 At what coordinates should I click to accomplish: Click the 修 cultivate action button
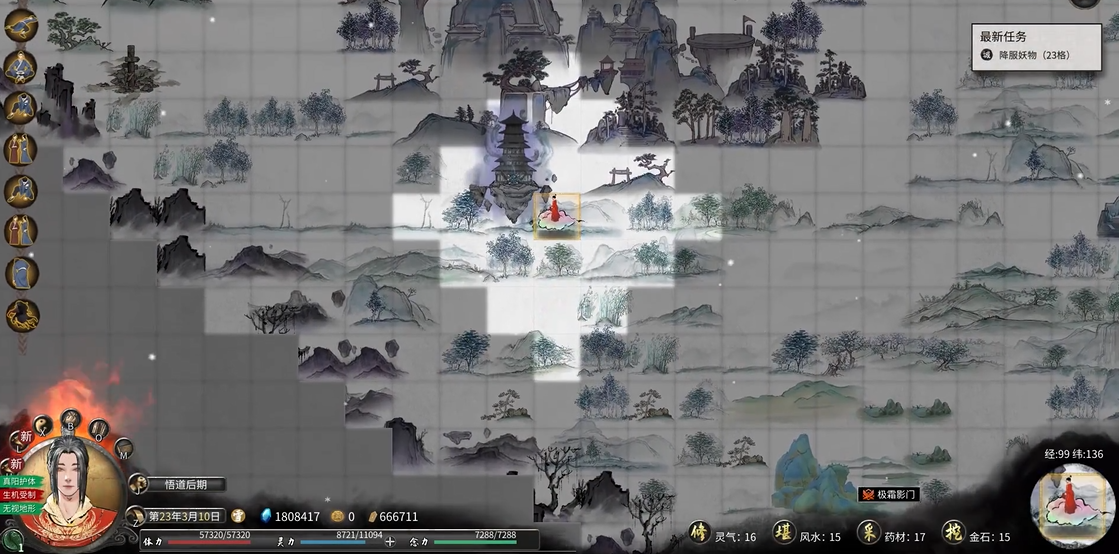tap(699, 534)
